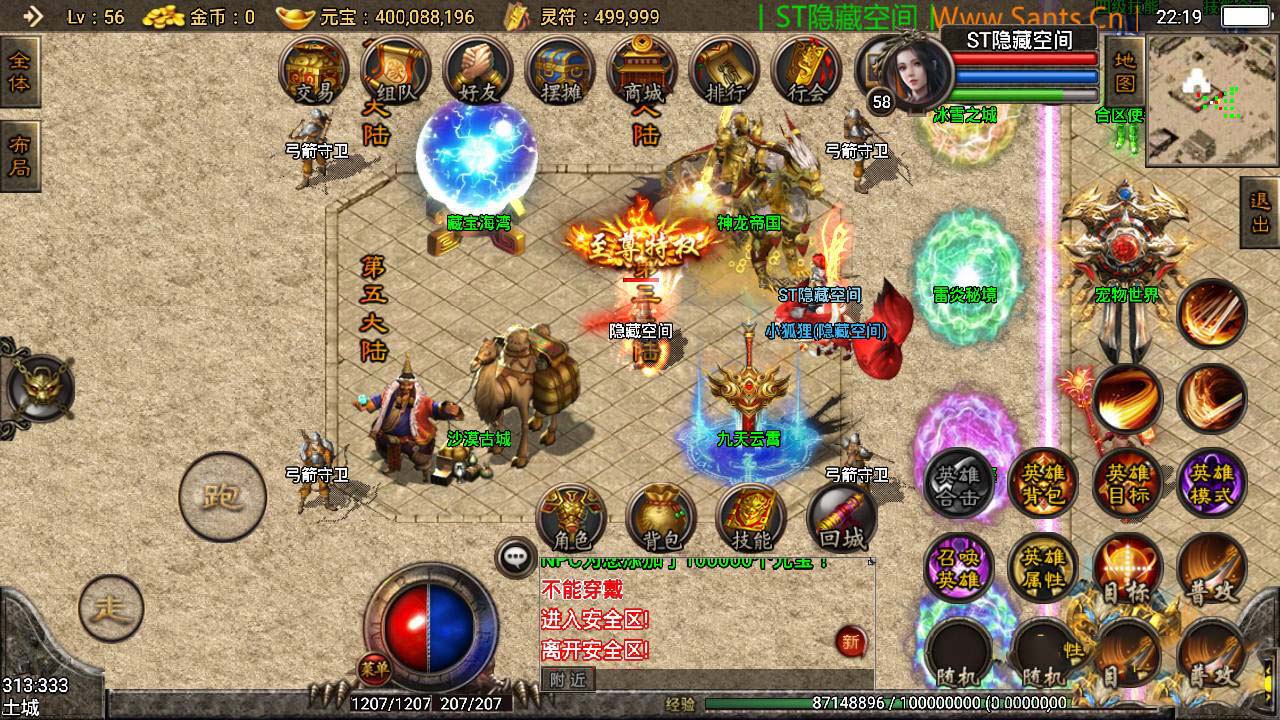The image size is (1280, 720).
Task: Open the 商城 shop
Action: point(642,72)
